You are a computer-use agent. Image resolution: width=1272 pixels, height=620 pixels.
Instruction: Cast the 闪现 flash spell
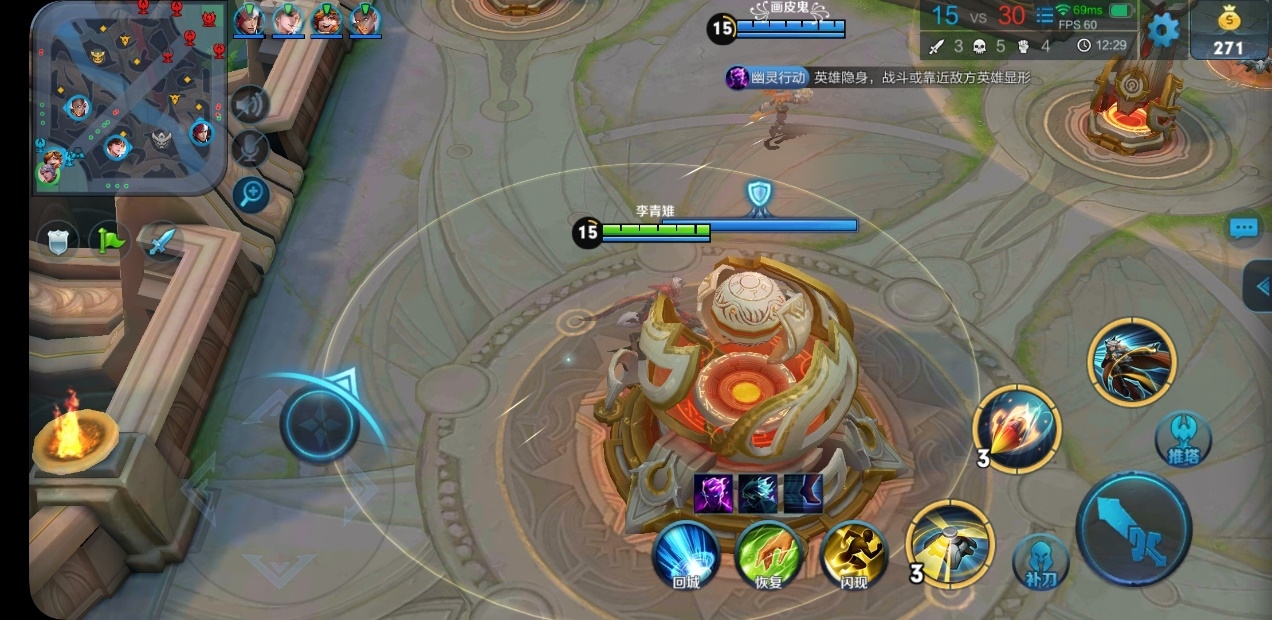[853, 555]
